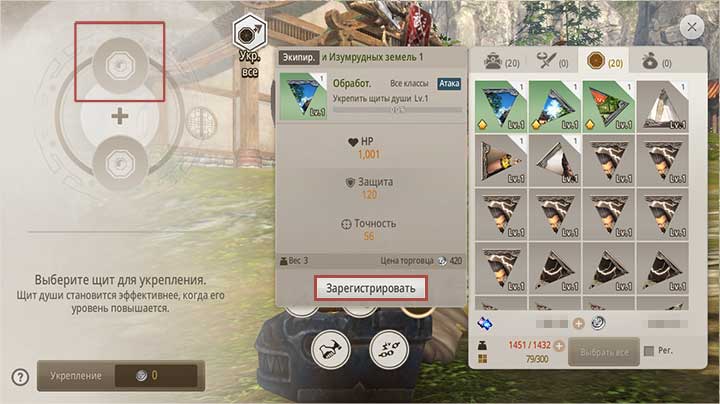Expand weight capacity with plus button
Viewport: 720px width, 404px height.
click(559, 345)
